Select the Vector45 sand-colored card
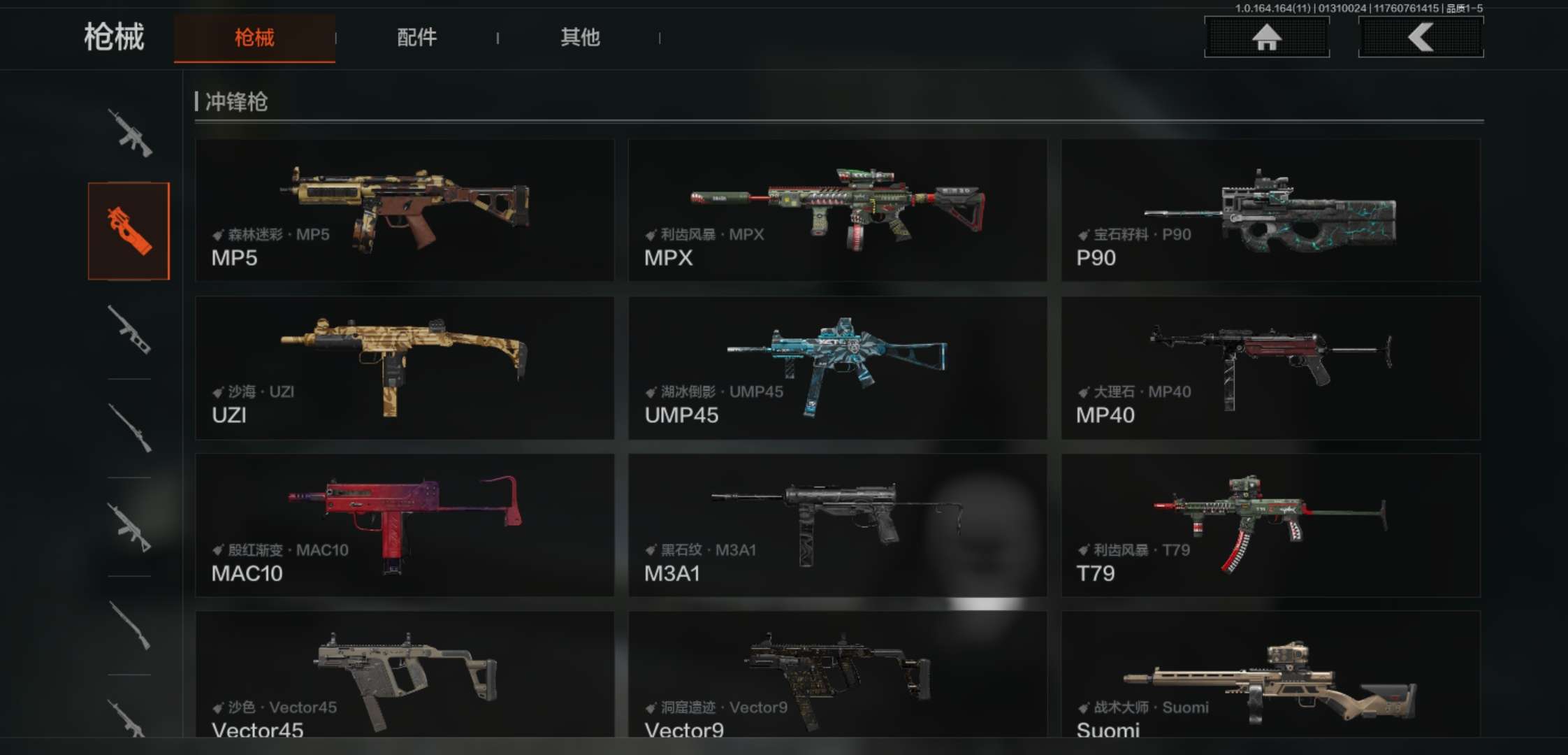 [405, 675]
